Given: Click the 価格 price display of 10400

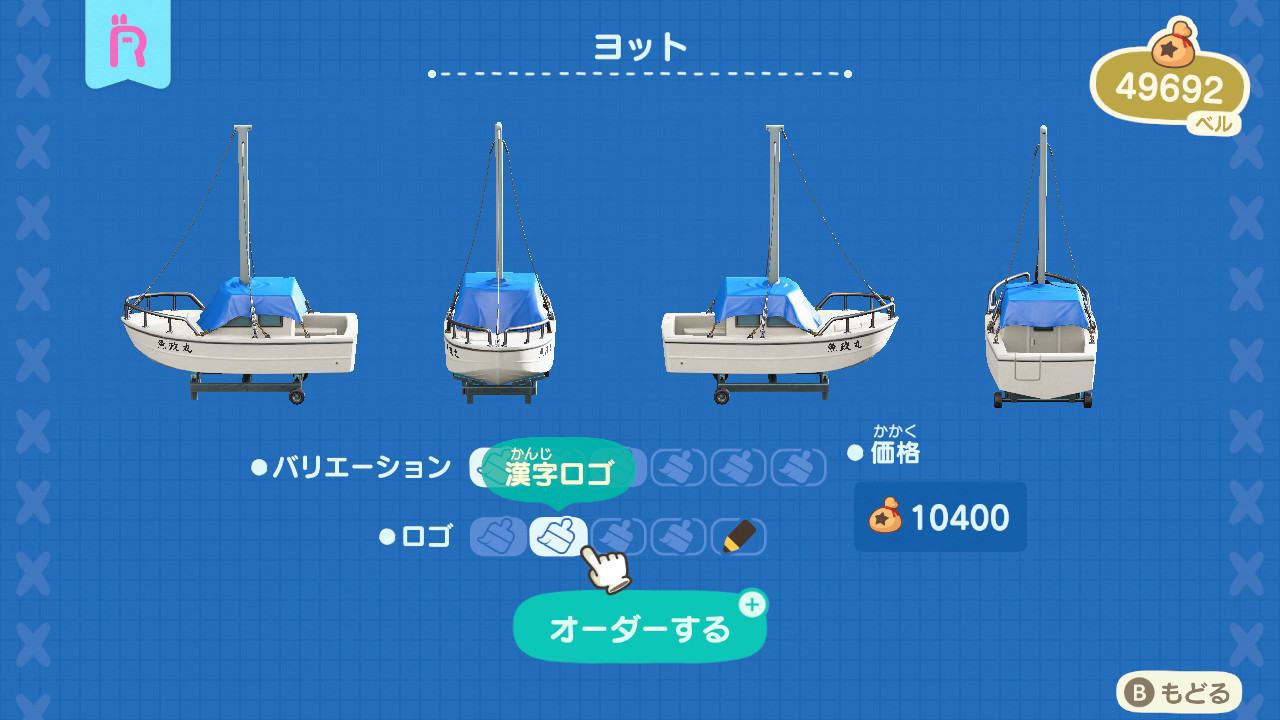Looking at the screenshot, I should point(940,514).
